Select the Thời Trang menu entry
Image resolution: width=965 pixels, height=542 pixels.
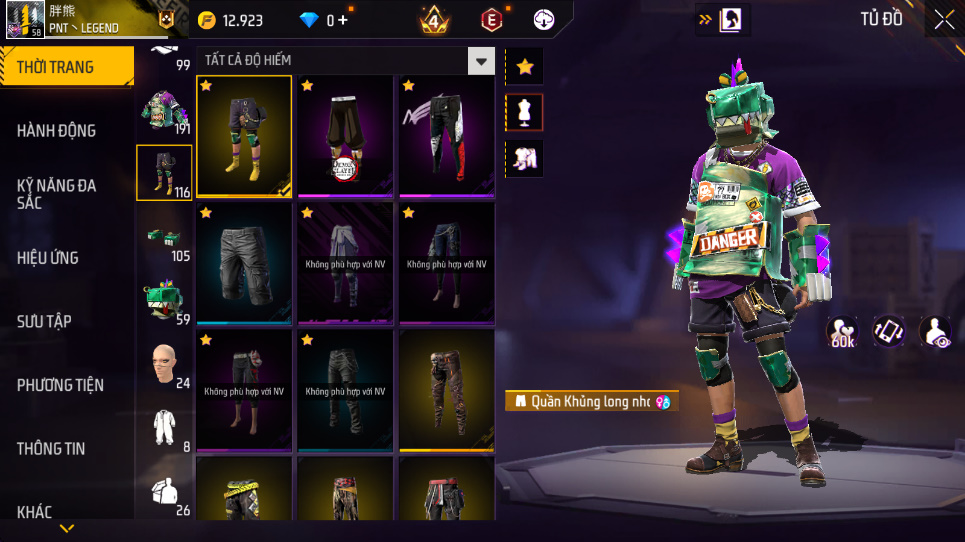(56, 67)
